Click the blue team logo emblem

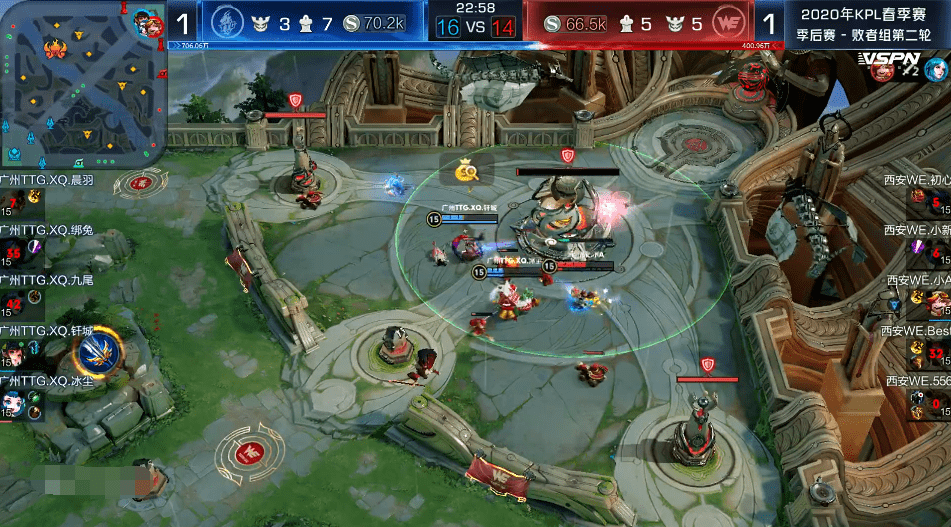(x=231, y=22)
